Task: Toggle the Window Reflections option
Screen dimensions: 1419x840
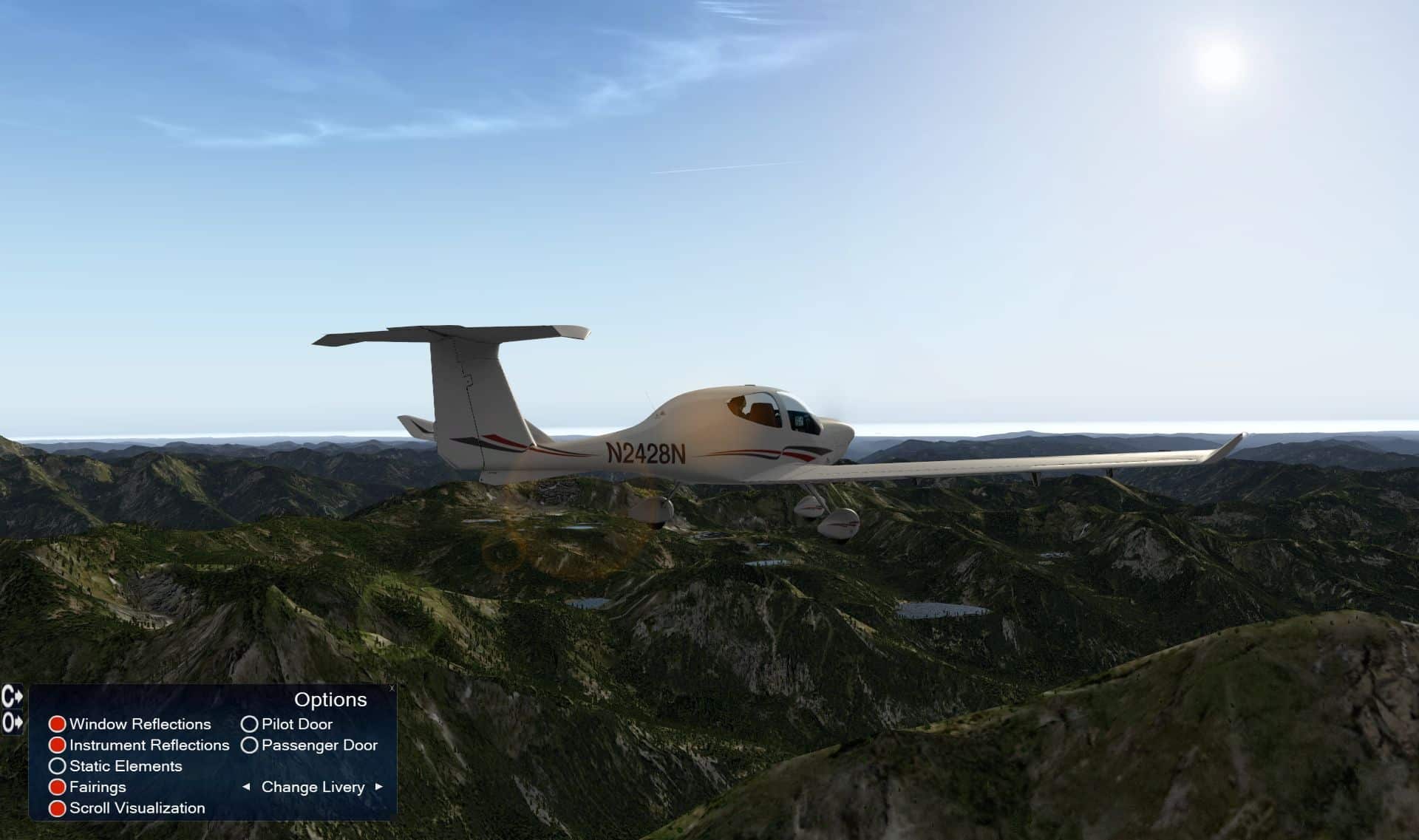Action: 57,724
